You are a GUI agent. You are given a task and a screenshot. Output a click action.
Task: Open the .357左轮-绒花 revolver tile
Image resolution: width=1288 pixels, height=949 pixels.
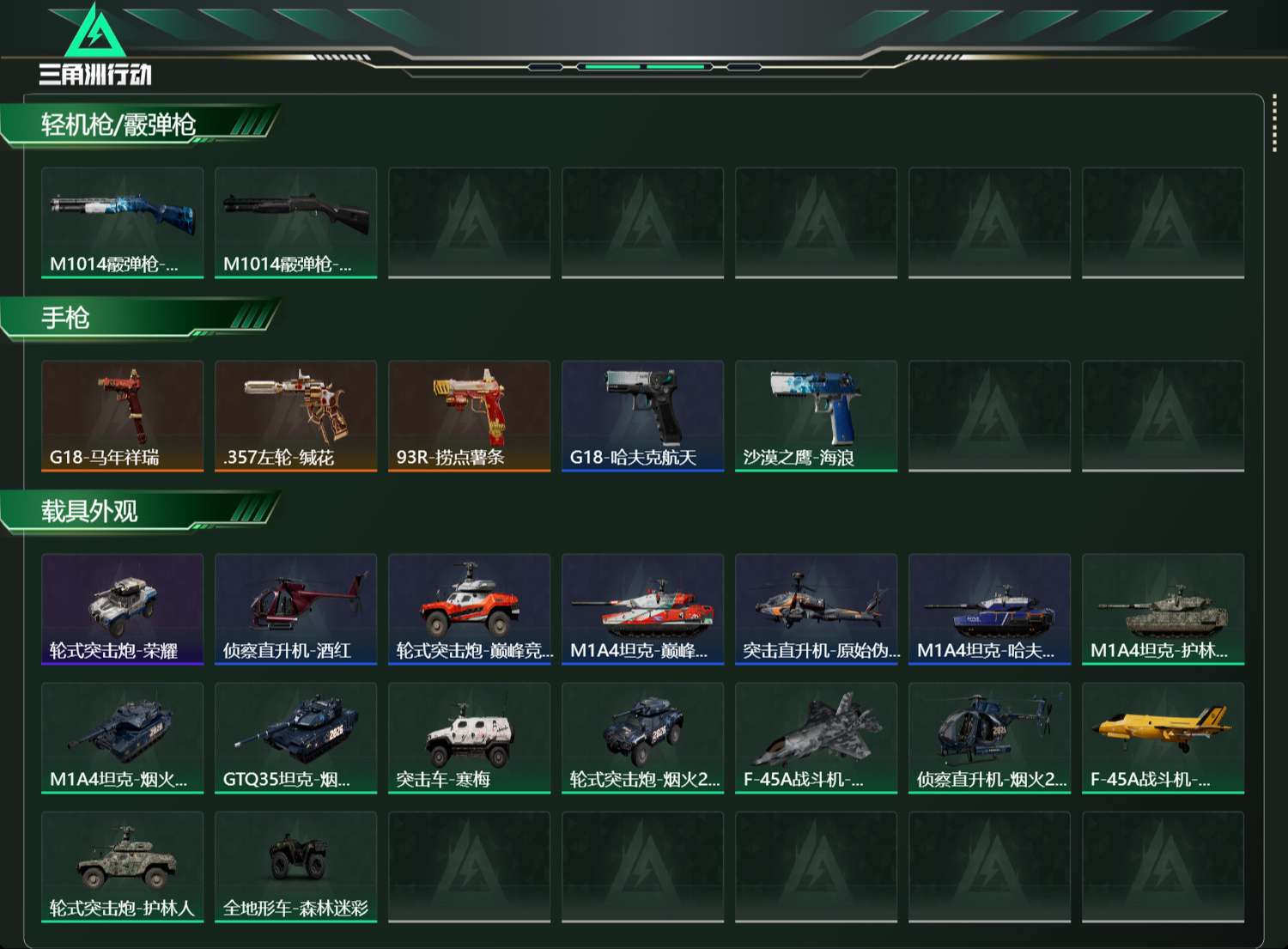296,416
